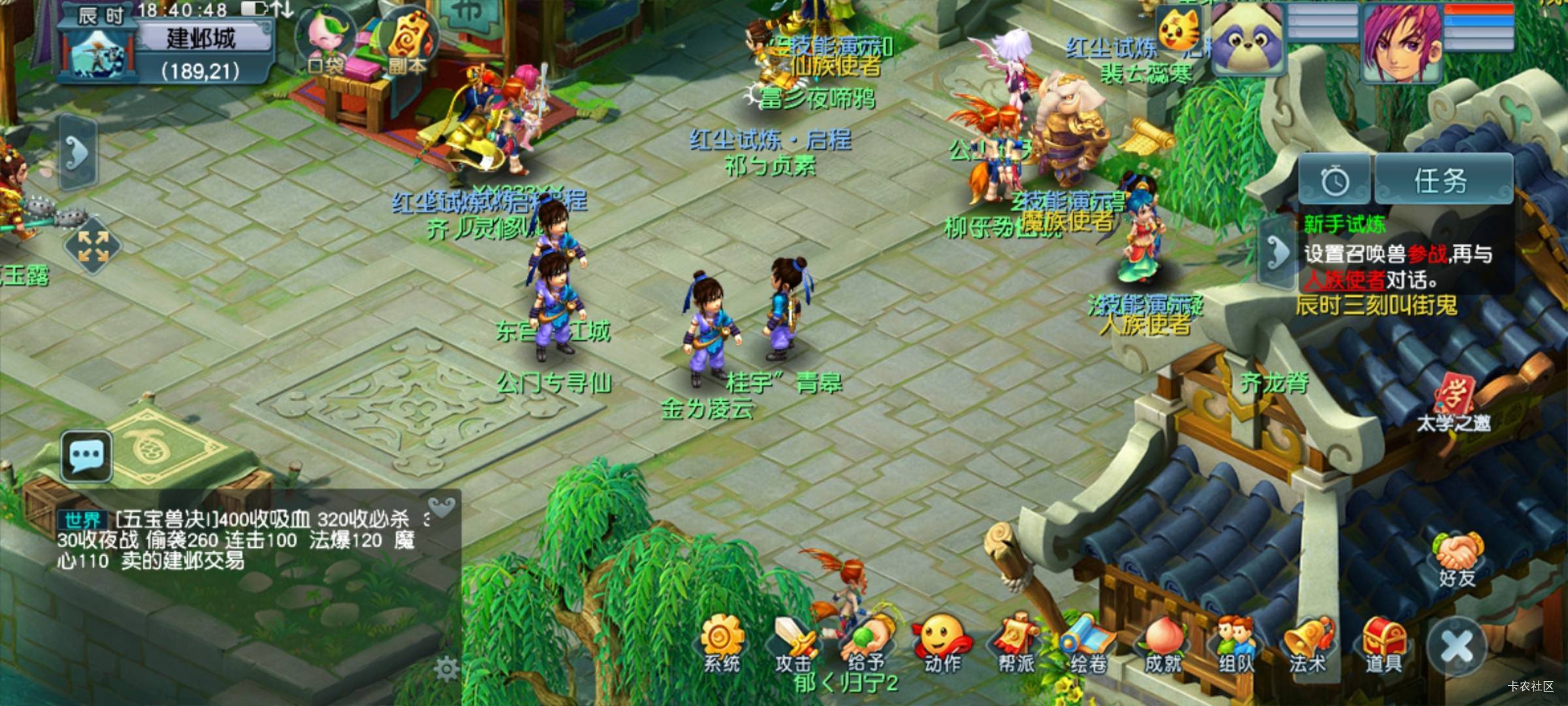Open the chat speech bubble button
This screenshot has width=1568, height=706.
pyautogui.click(x=86, y=455)
